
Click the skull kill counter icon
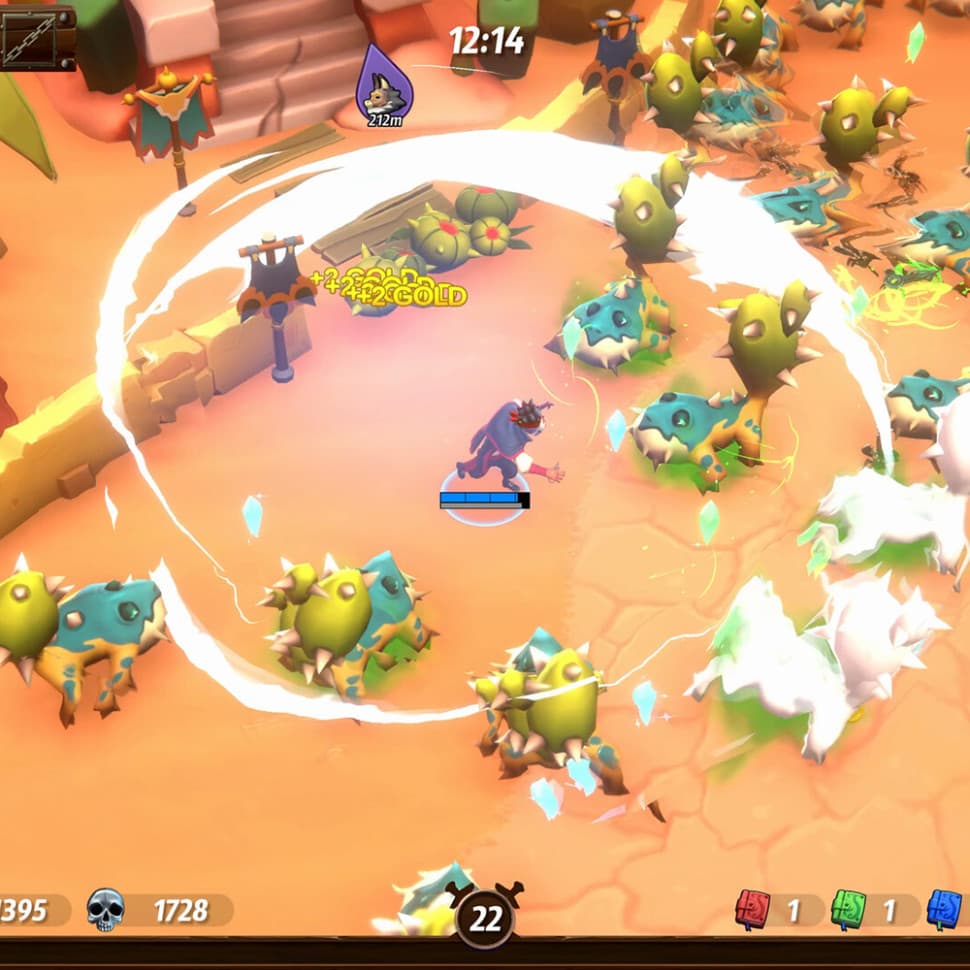[x=105, y=910]
